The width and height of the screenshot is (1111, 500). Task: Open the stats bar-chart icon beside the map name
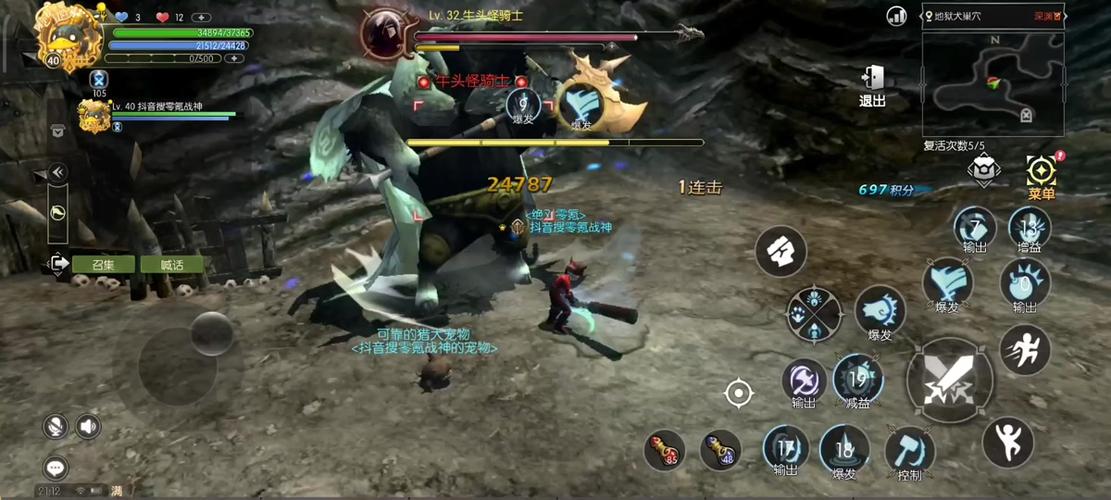pos(896,15)
